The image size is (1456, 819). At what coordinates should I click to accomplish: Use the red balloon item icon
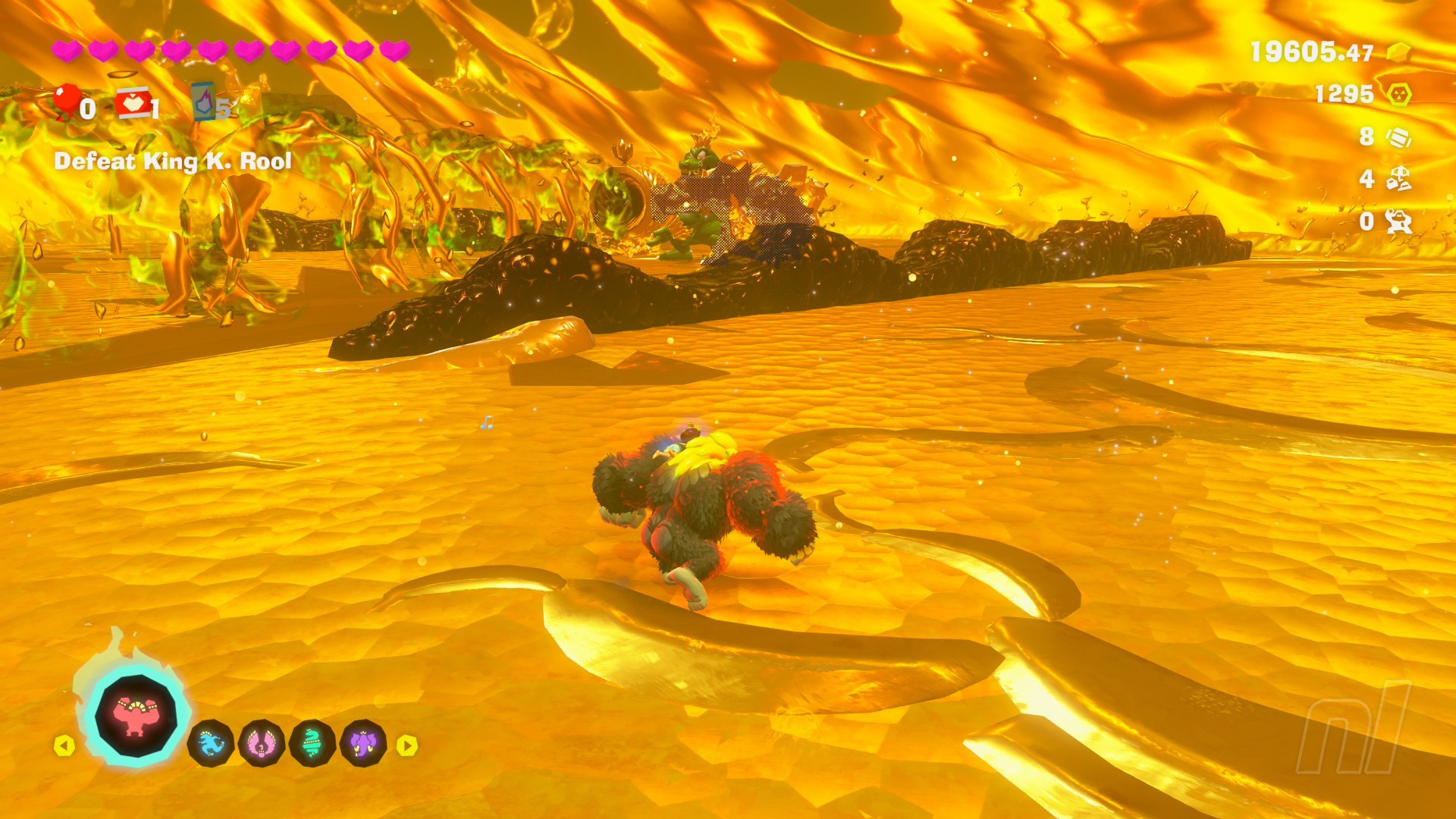67,101
